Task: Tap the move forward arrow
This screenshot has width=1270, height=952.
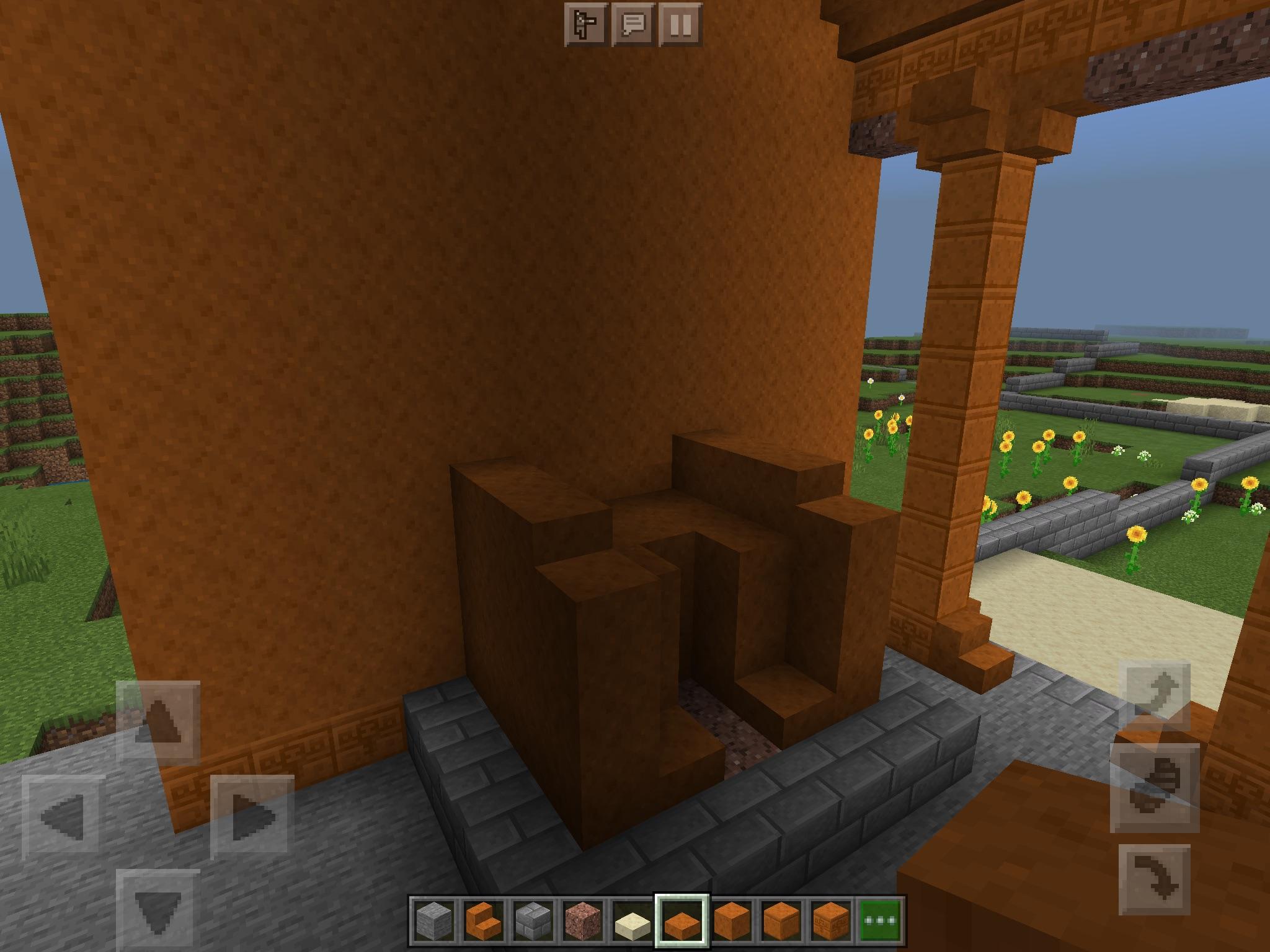Action: 158,721
